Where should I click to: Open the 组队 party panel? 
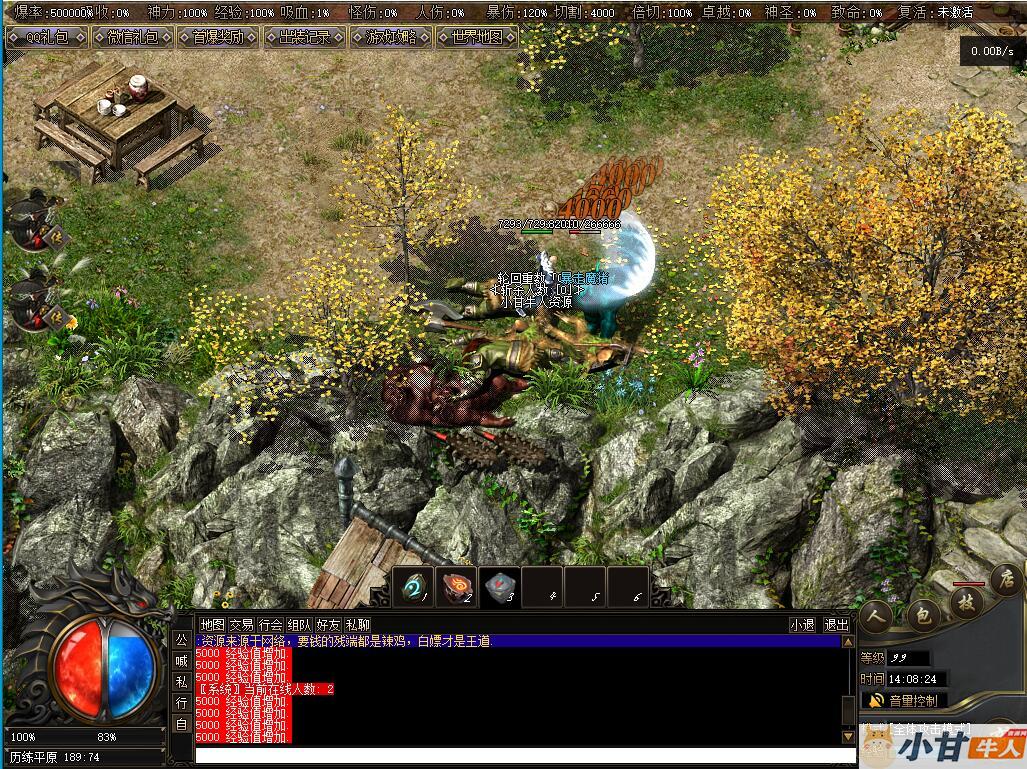coord(299,625)
